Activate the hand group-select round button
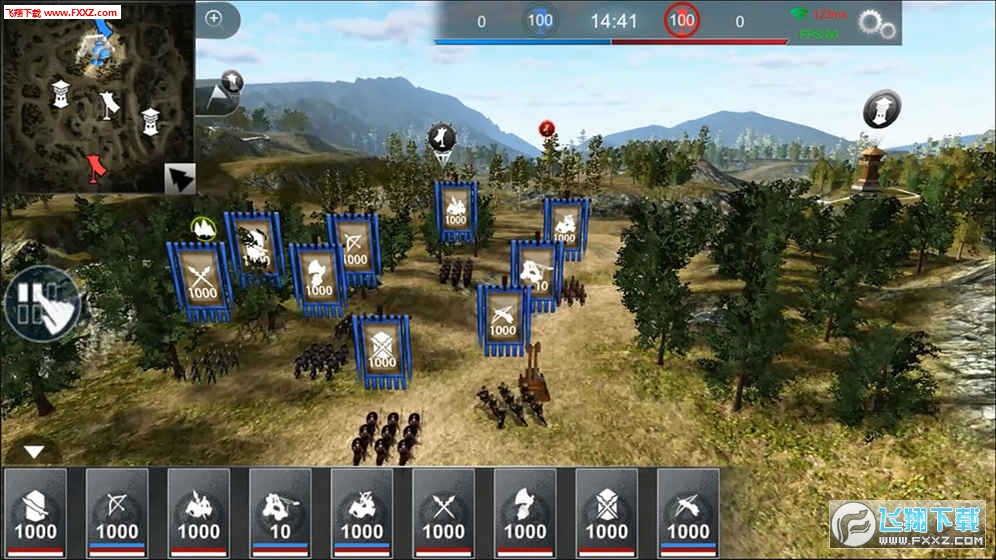Image resolution: width=996 pixels, height=560 pixels. click(40, 304)
